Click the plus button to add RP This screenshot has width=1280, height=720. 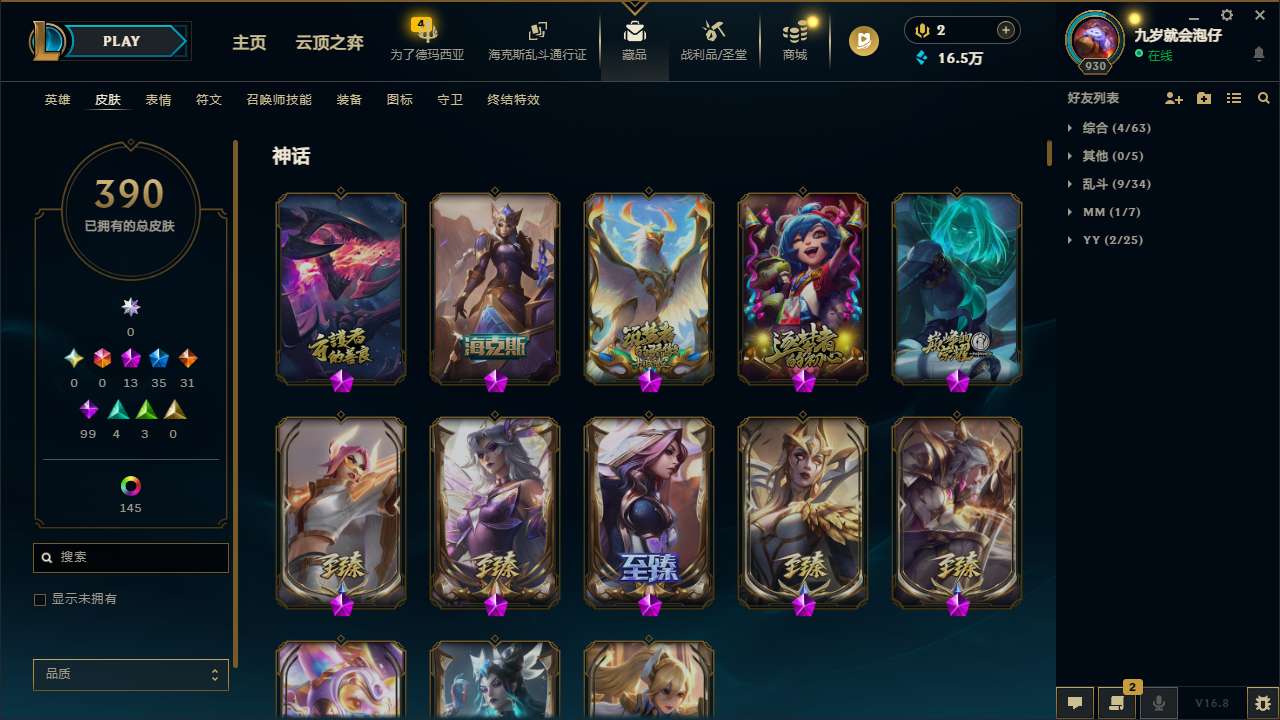tap(1007, 29)
